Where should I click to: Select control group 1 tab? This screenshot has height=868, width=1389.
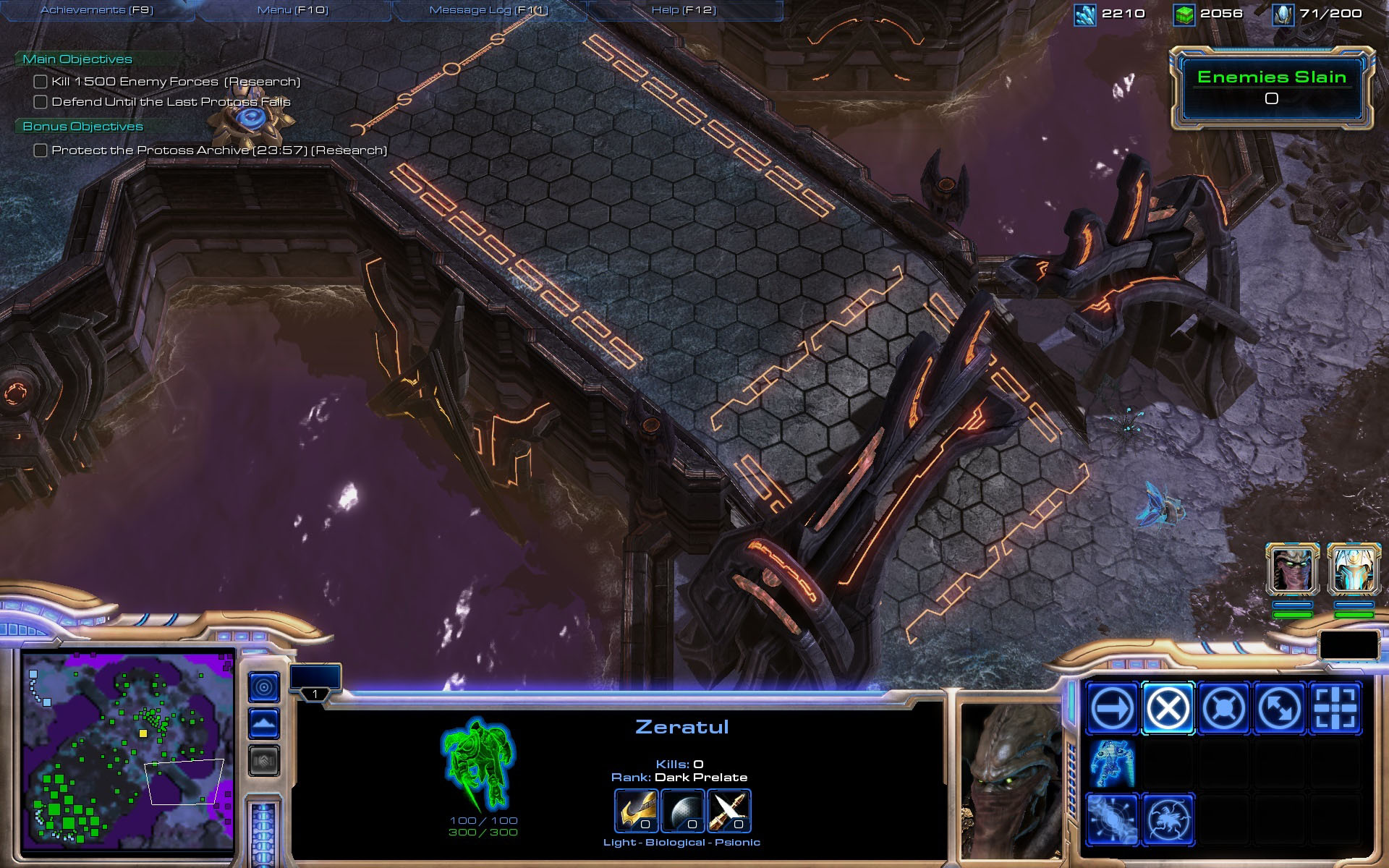point(315,682)
